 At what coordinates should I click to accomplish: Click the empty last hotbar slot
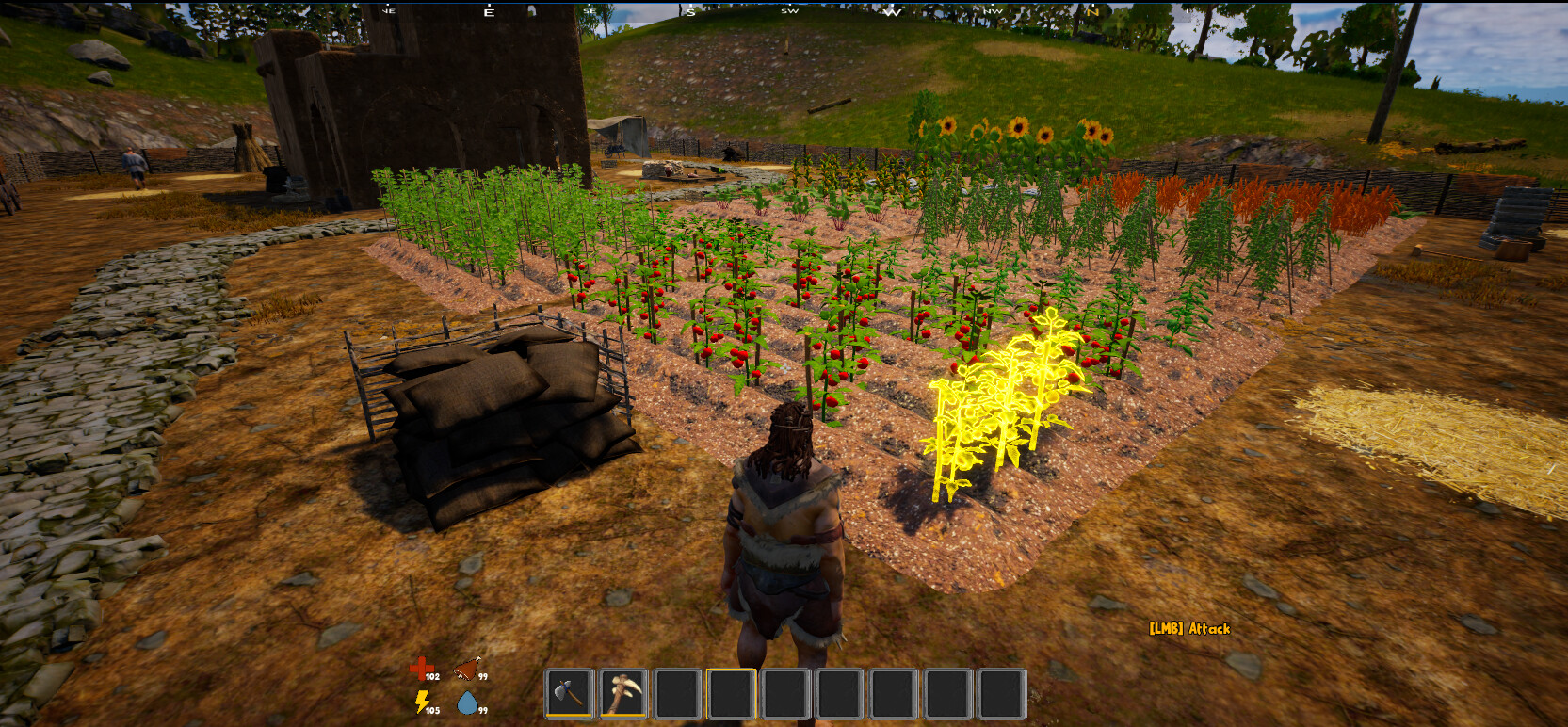[x=1002, y=693]
